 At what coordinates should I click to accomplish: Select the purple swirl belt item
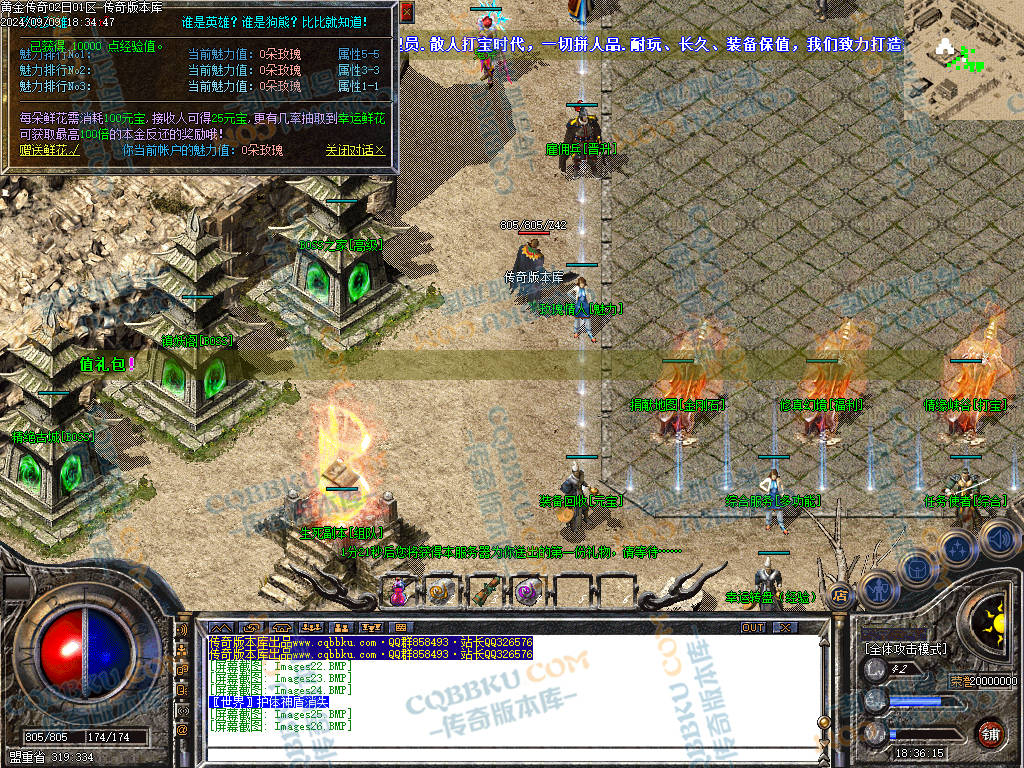[525, 591]
